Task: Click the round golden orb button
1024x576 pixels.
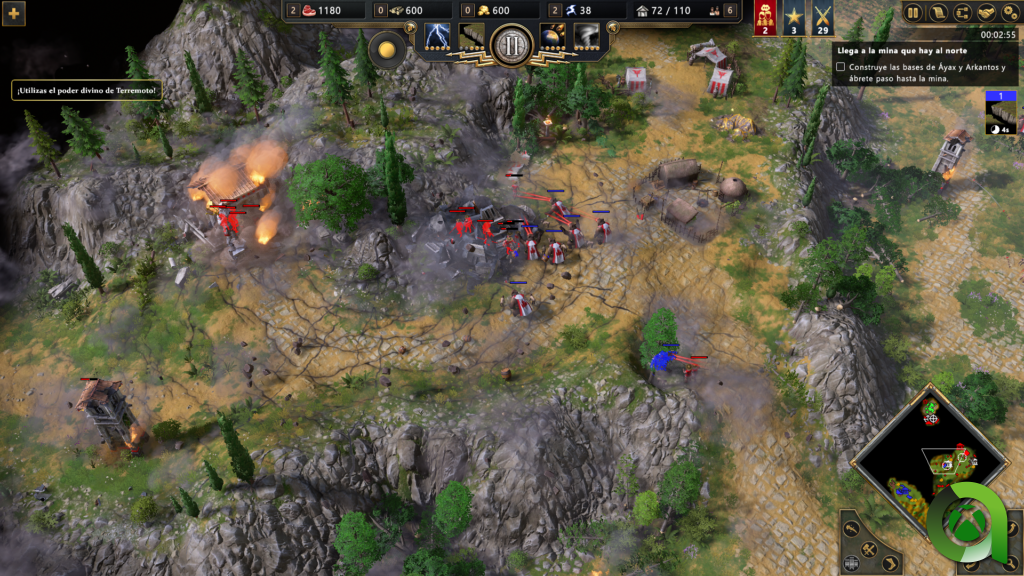Action: tap(387, 50)
